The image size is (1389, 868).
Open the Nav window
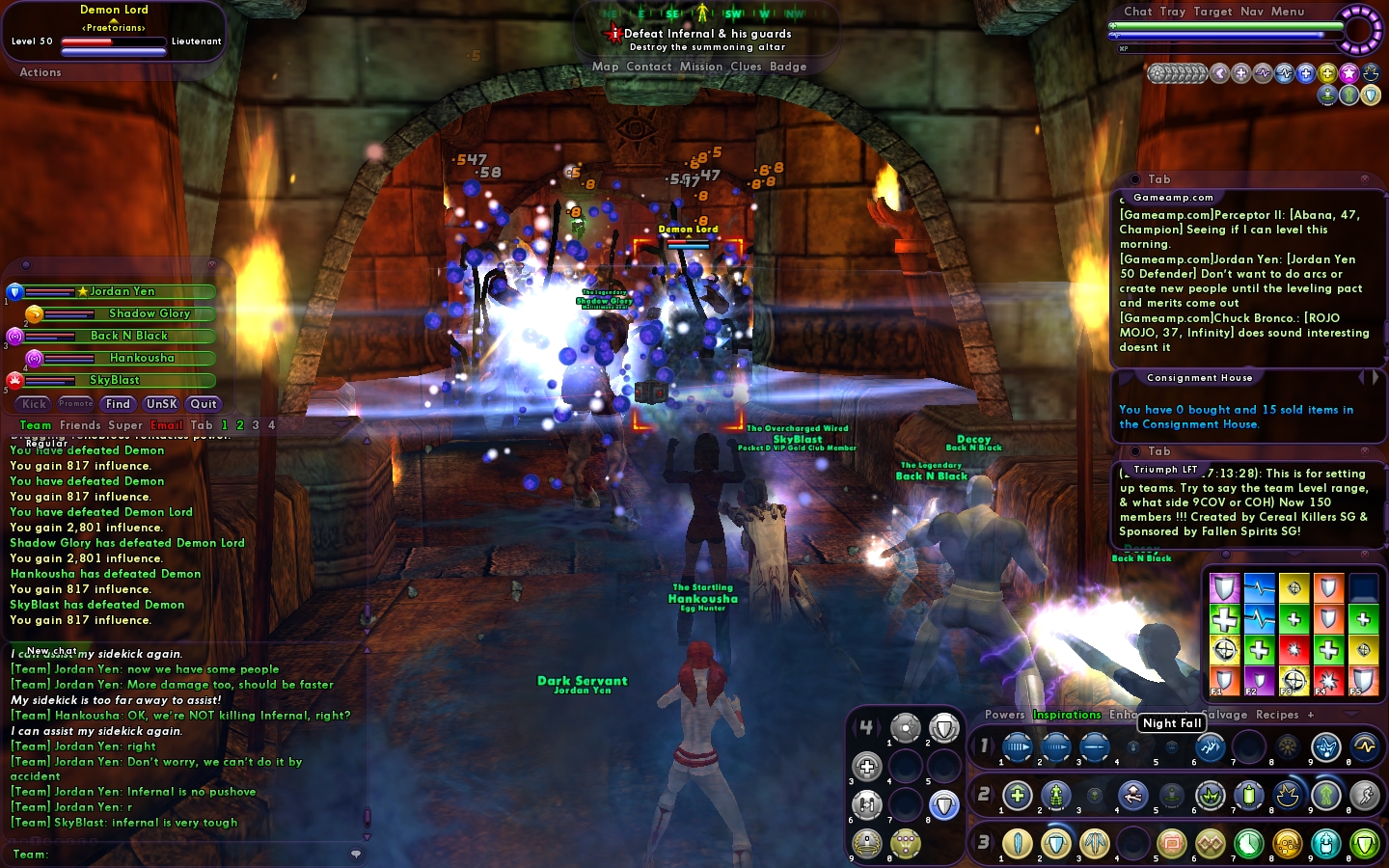pos(1251,12)
